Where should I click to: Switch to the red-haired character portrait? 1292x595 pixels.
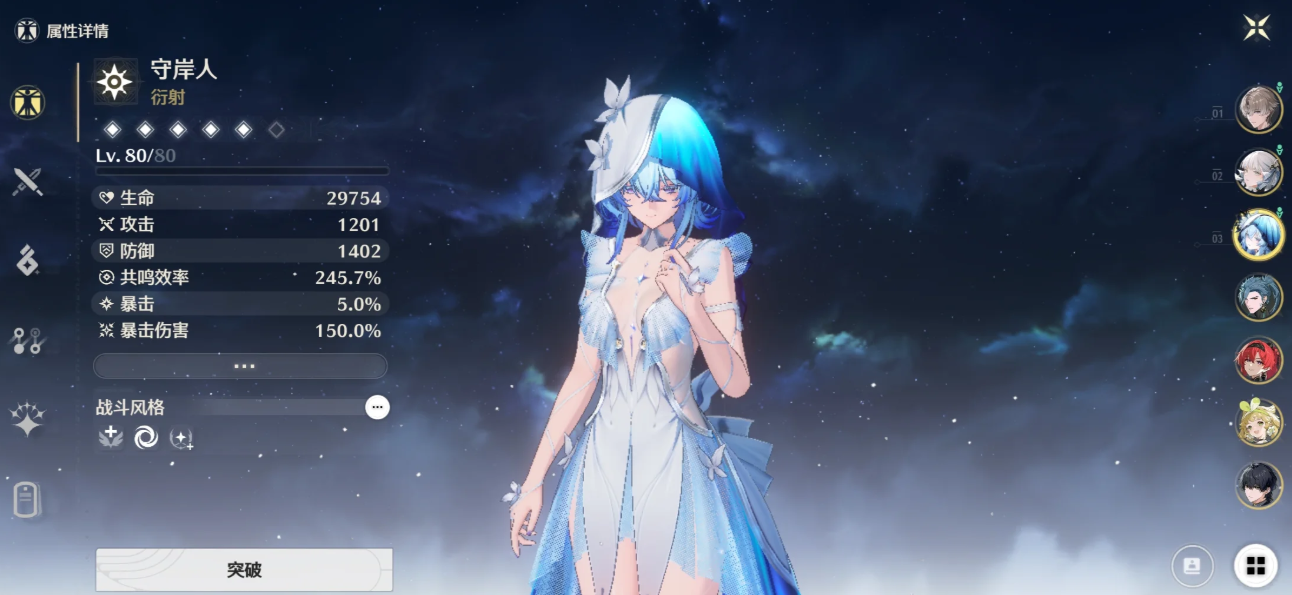click(x=1259, y=360)
